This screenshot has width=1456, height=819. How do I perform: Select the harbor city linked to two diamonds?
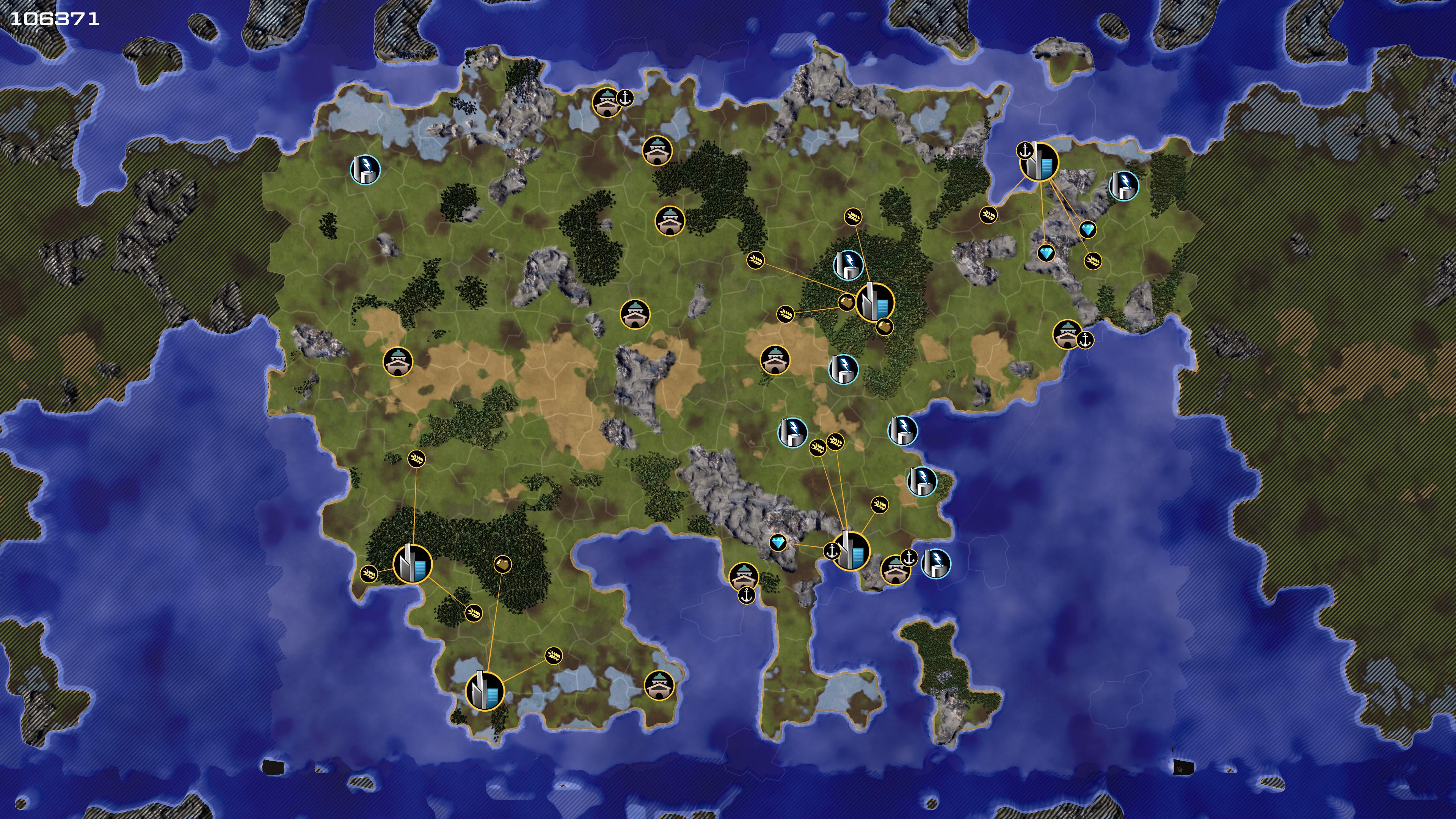pos(1039,162)
